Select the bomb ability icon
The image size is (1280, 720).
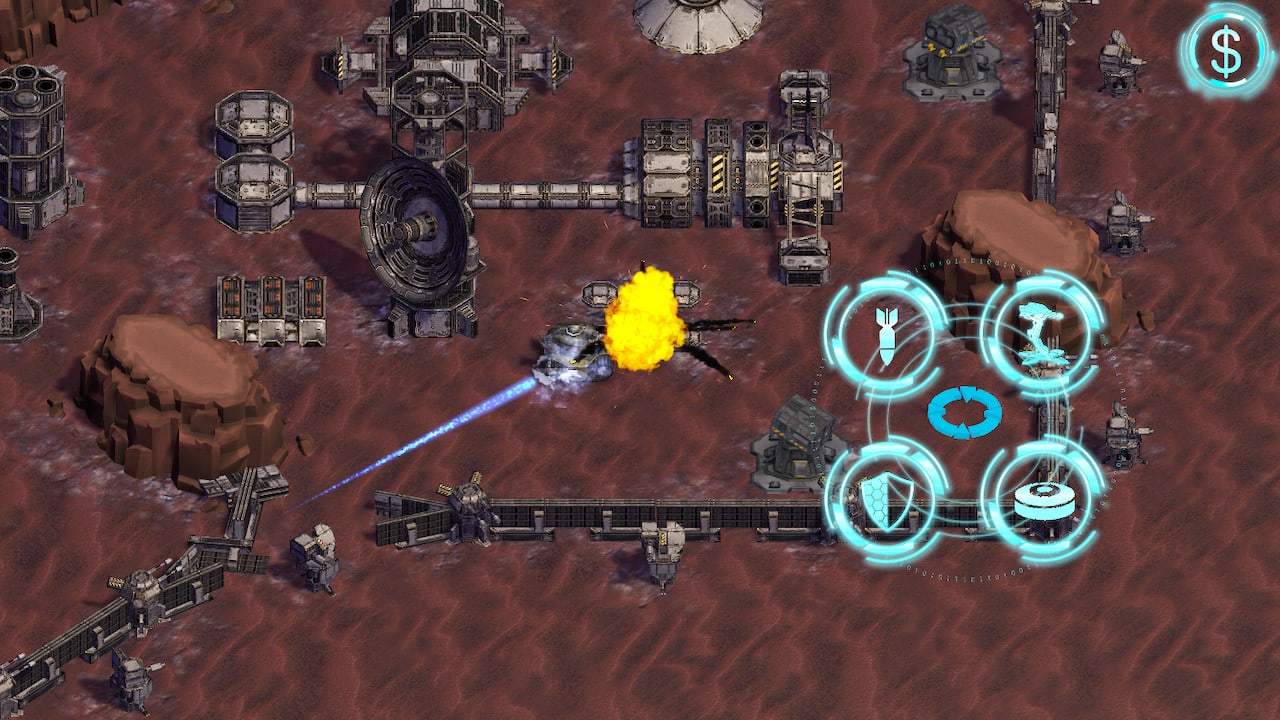(885, 335)
